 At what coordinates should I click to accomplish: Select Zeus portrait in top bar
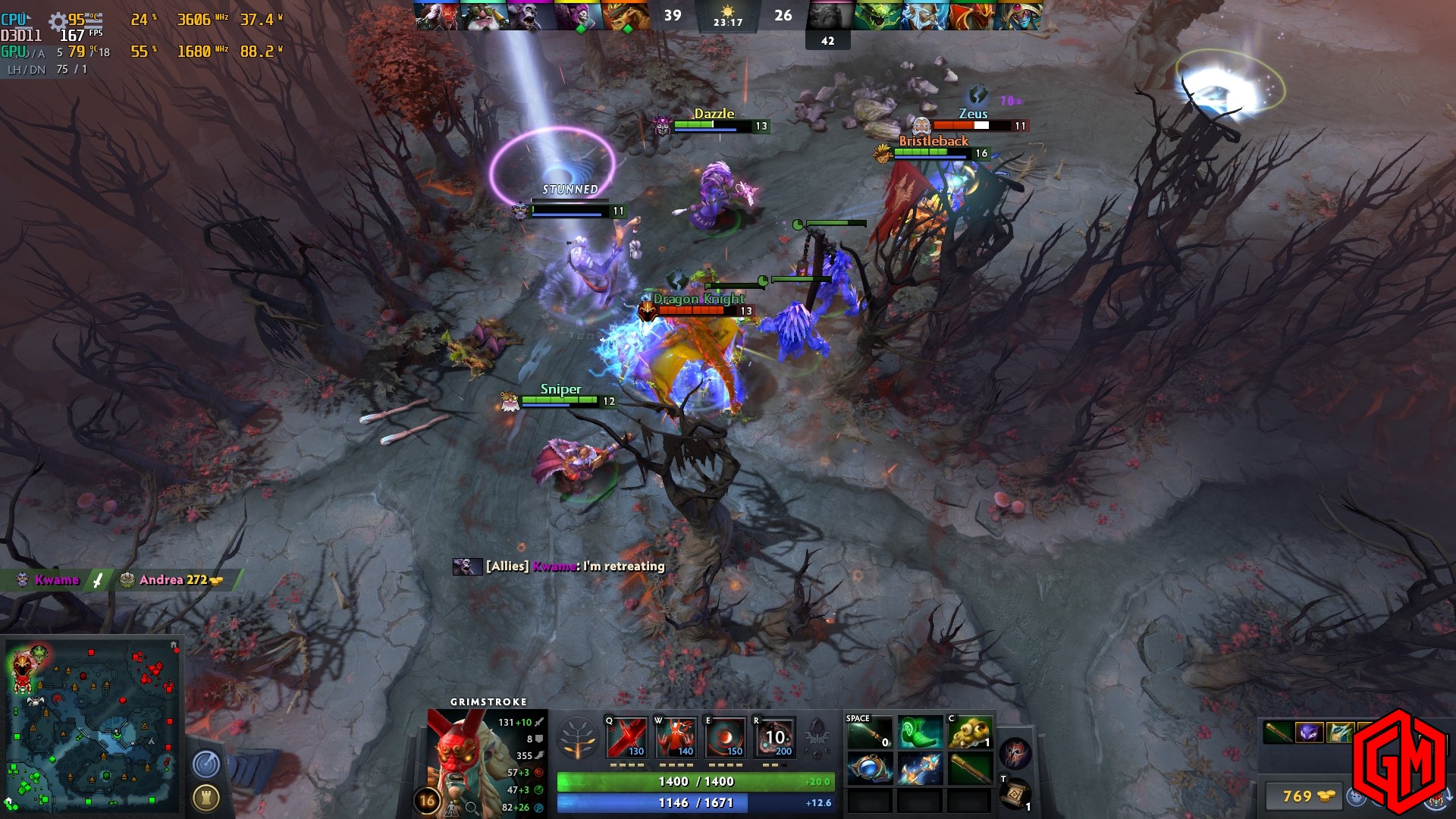[x=924, y=16]
